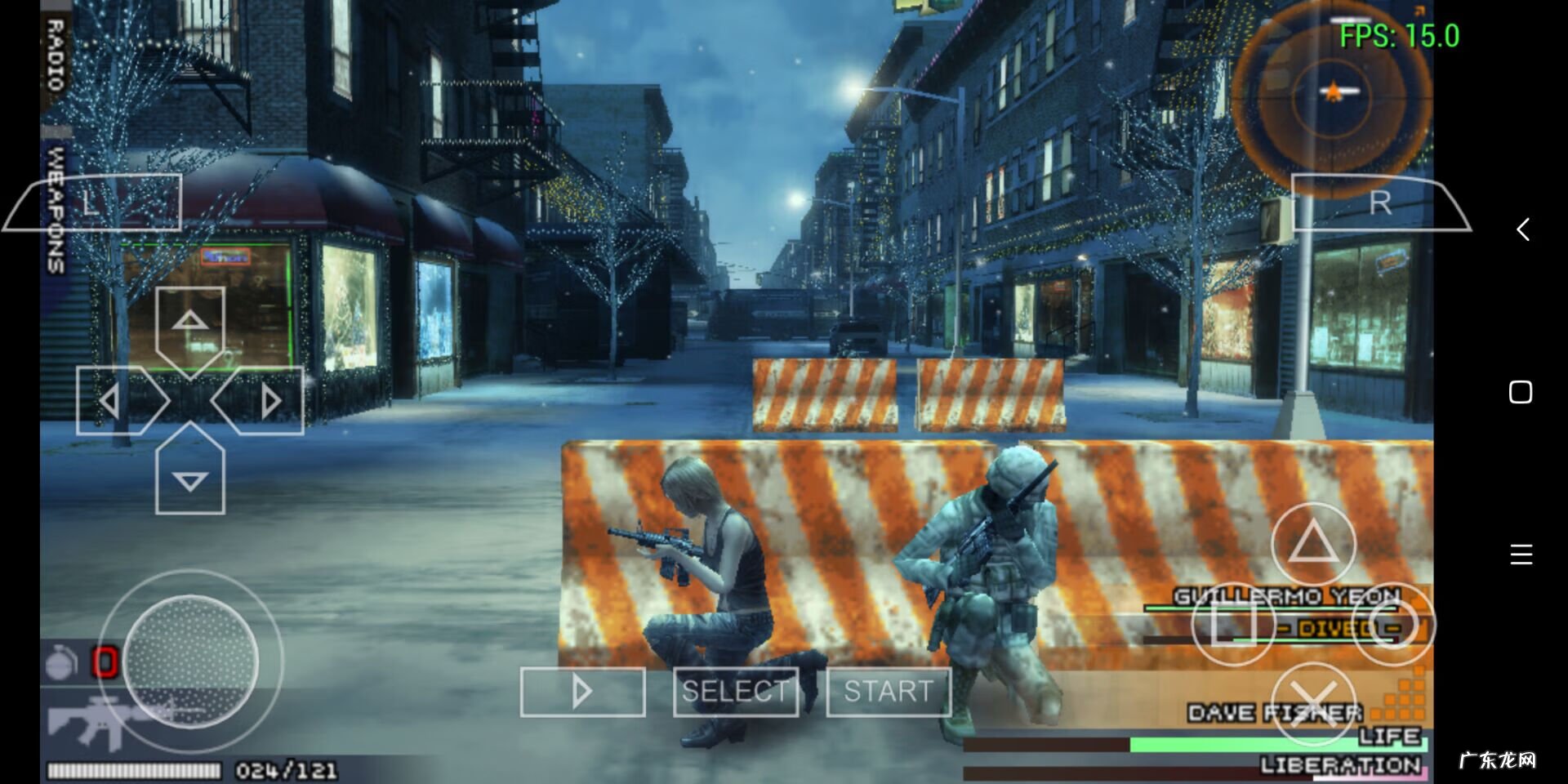1568x784 pixels.
Task: Tap the D-pad up arrow
Action: coord(189,324)
